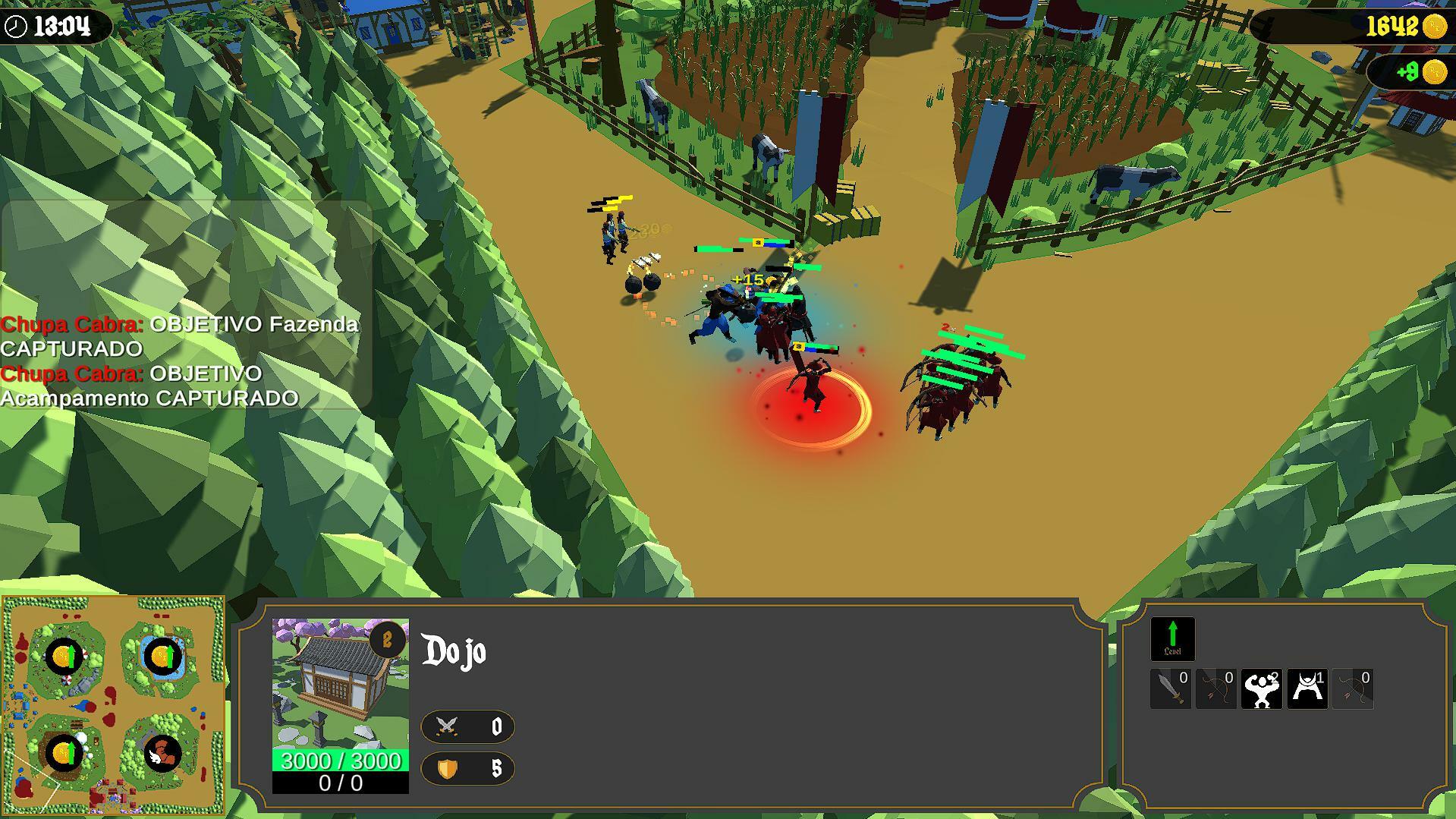Screen dimensions: 1456x819
Task: Select the sword unit icon
Action: (x=1171, y=688)
